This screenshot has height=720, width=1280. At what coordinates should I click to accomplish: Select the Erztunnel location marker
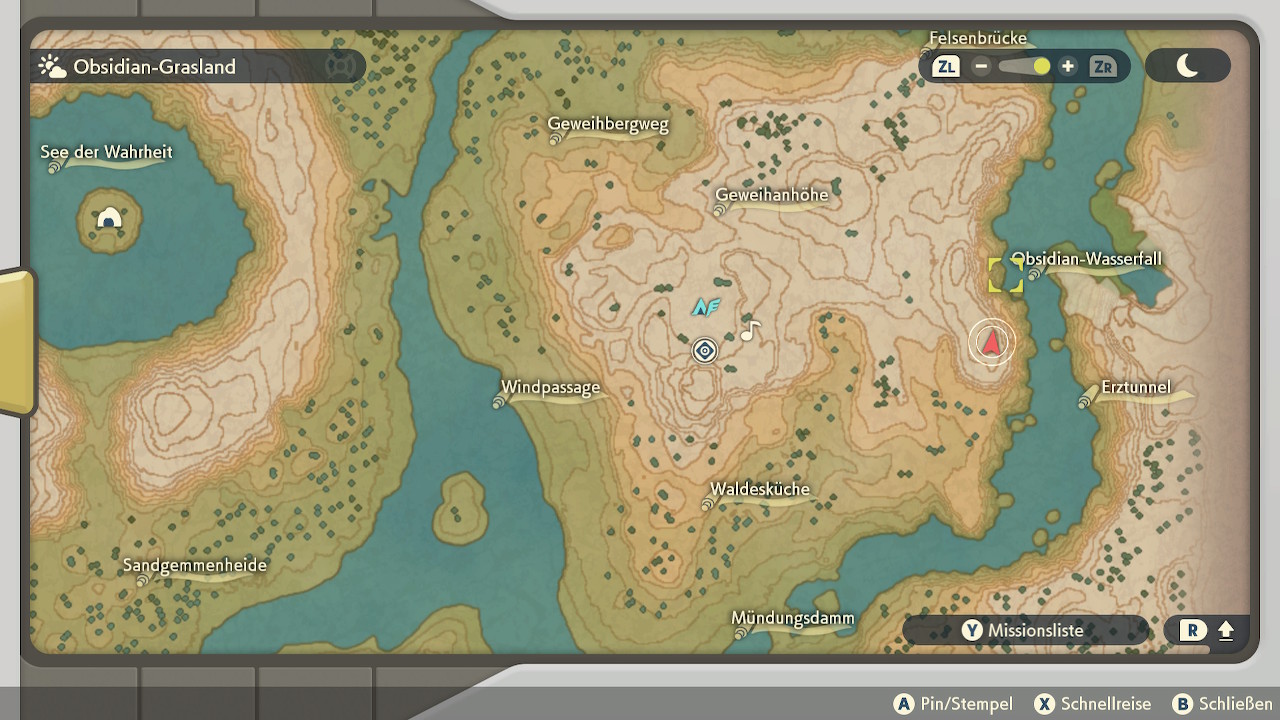(x=1135, y=388)
